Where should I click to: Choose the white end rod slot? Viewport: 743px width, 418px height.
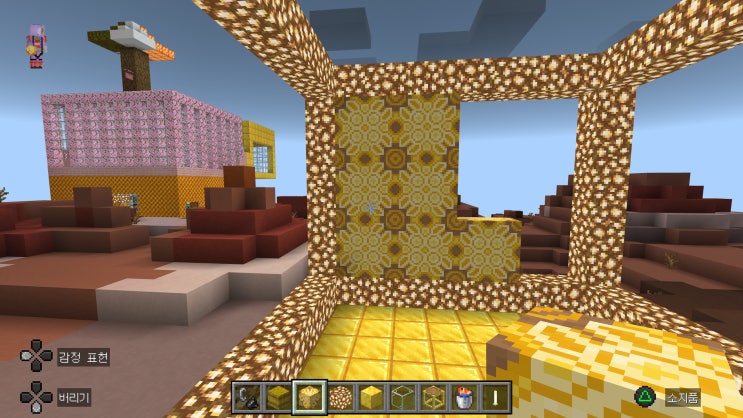(x=495, y=397)
